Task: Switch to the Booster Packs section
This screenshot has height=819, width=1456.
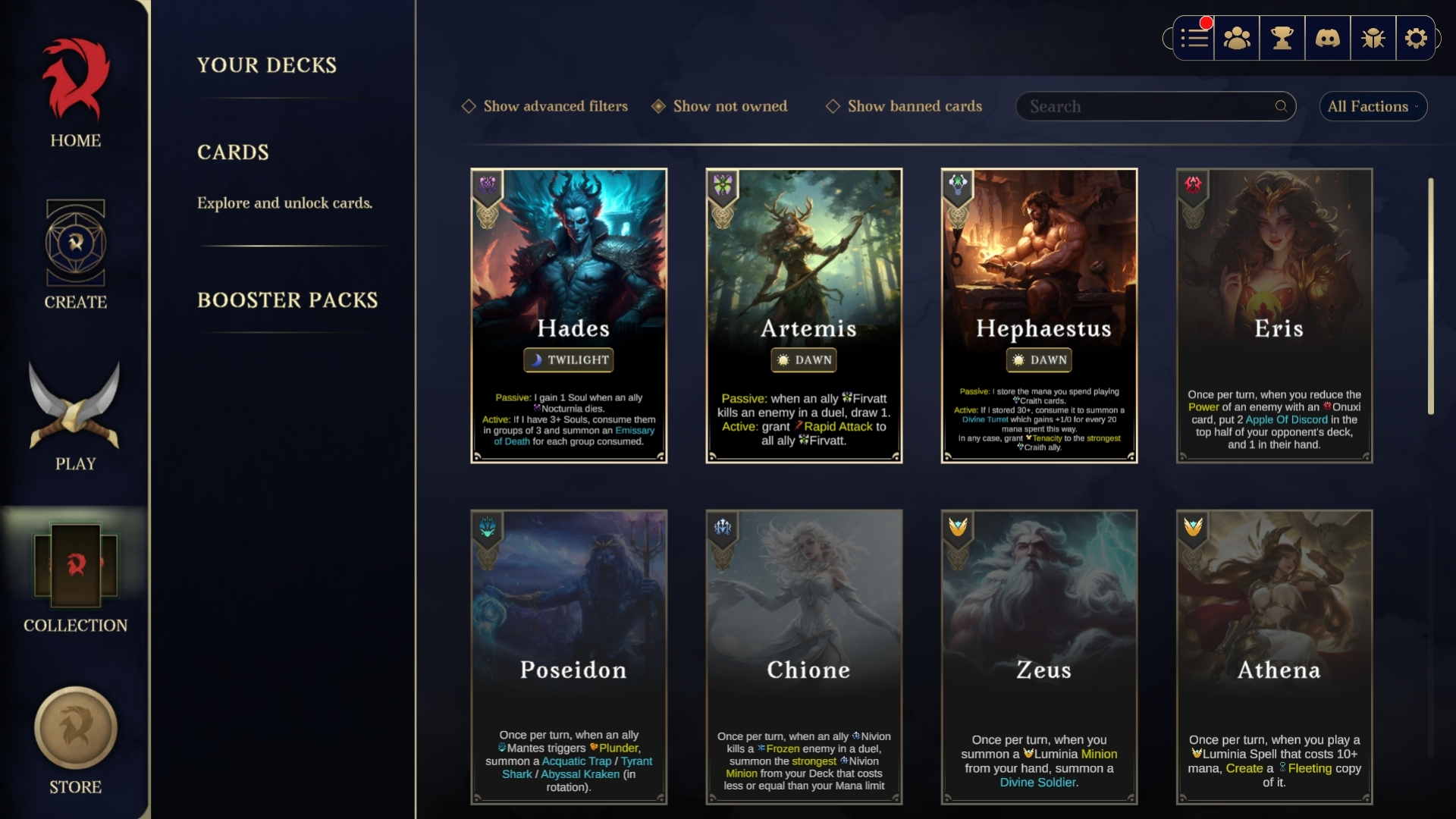Action: 287,300
